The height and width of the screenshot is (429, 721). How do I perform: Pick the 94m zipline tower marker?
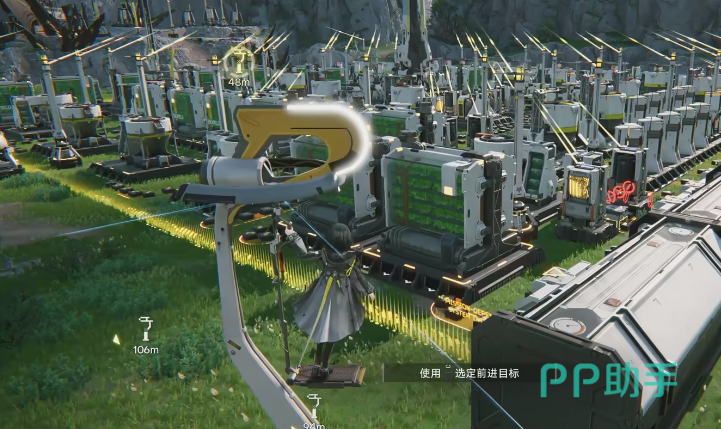tap(314, 403)
